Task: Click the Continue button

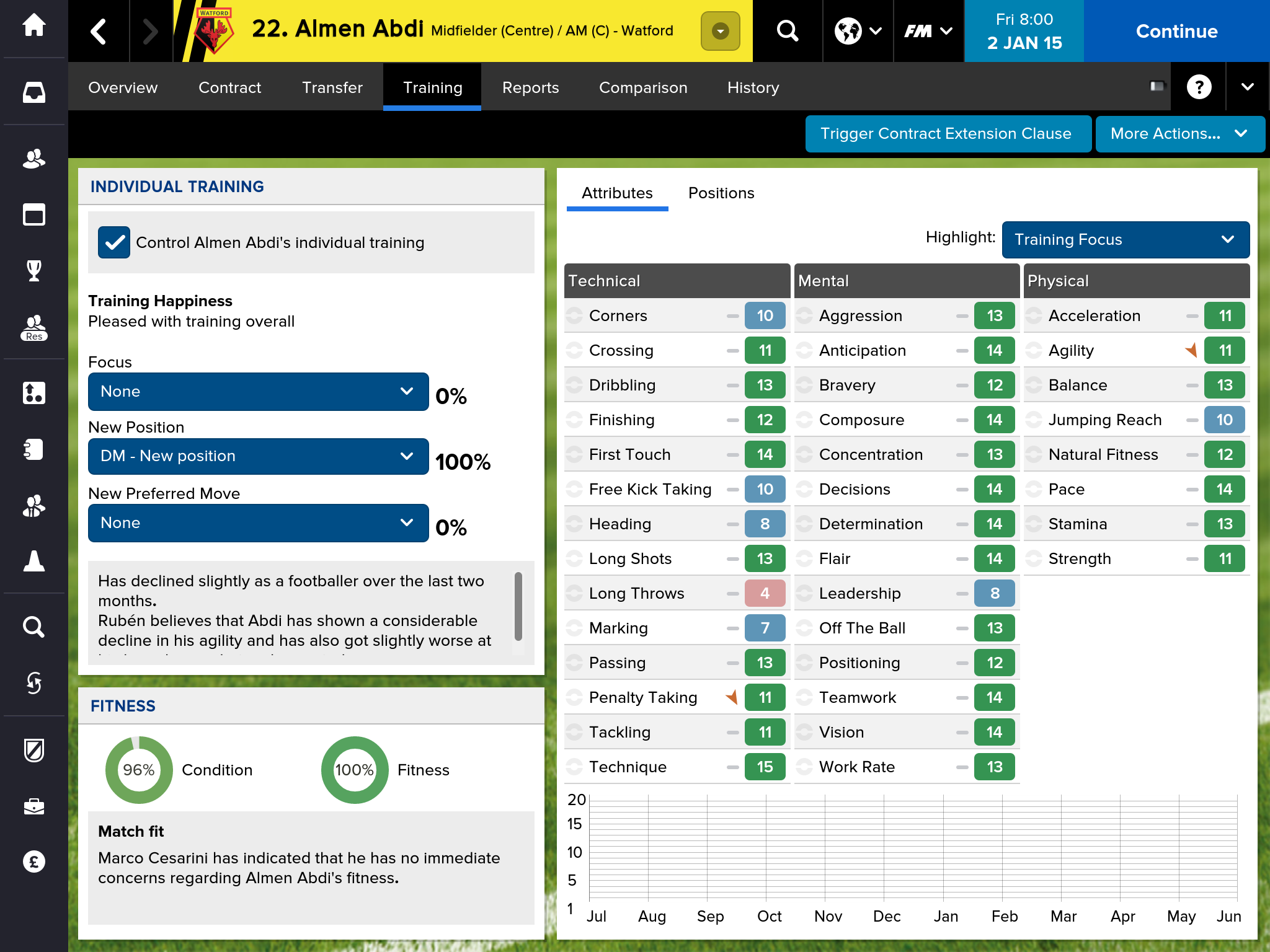Action: tap(1176, 31)
